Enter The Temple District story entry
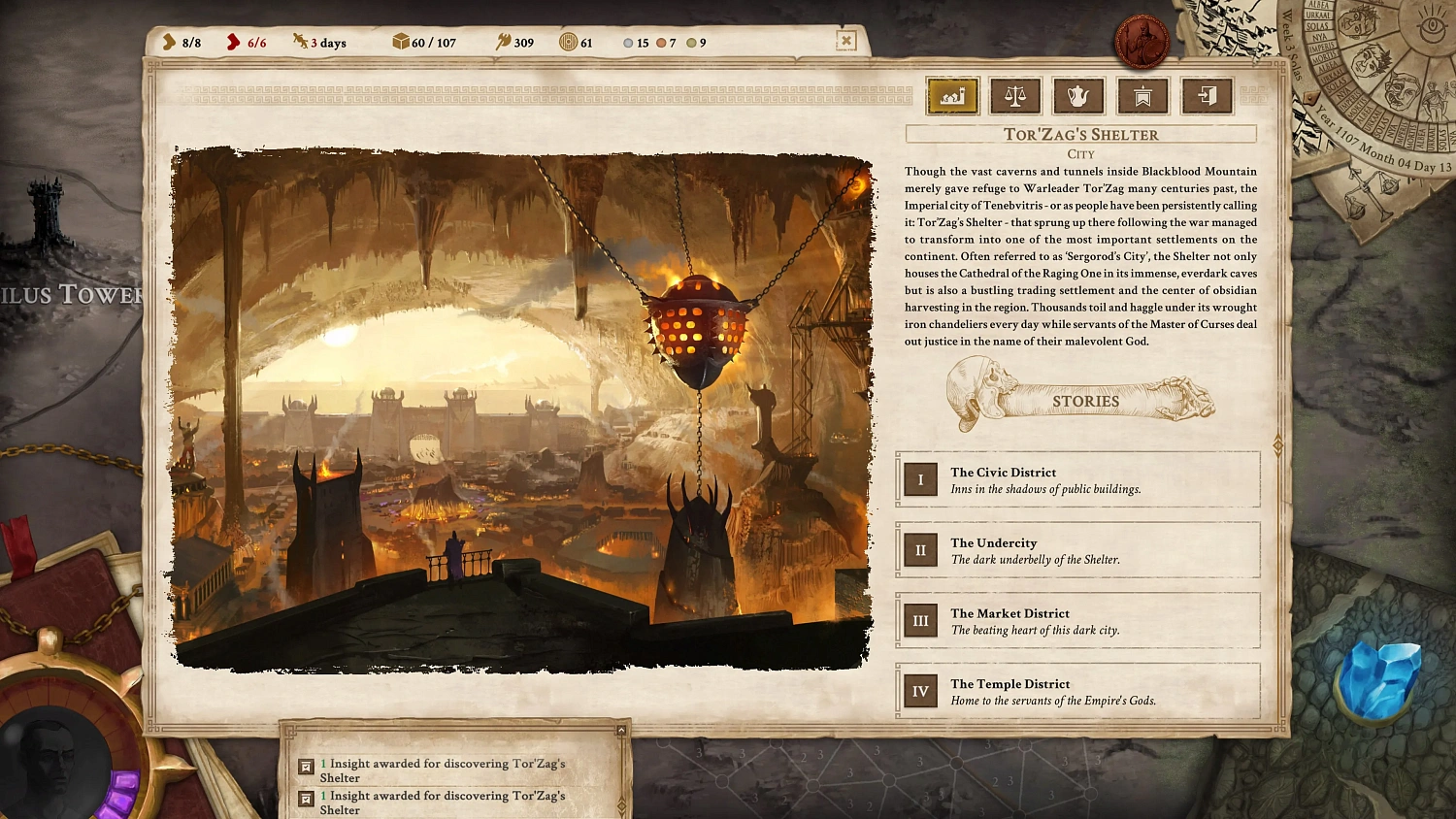This screenshot has width=1456, height=819. click(1075, 691)
